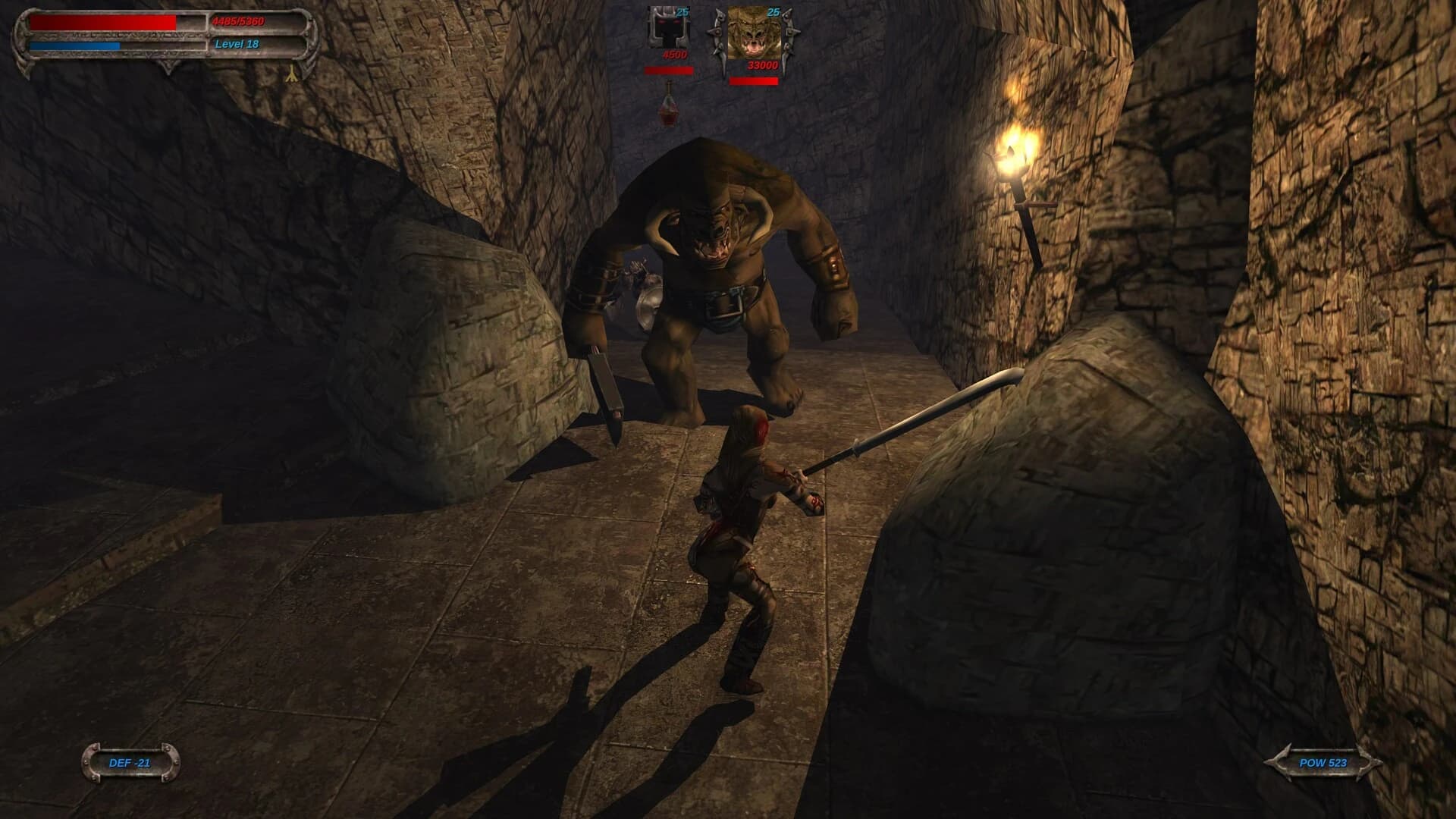The height and width of the screenshot is (819, 1456).
Task: Toggle the knight's 4500 health bar
Action: (669, 71)
